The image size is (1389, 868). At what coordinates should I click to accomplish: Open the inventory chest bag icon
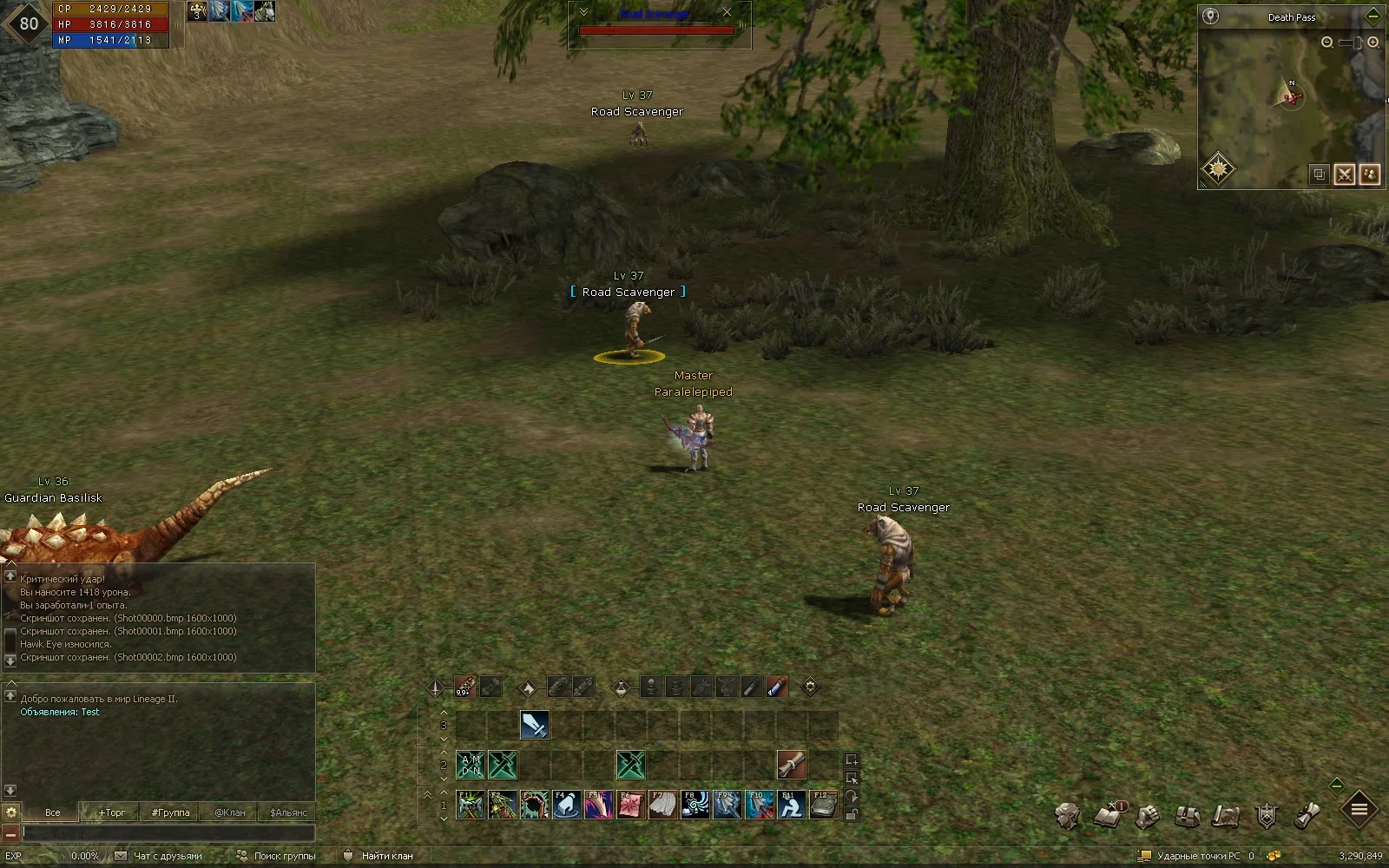click(1187, 816)
